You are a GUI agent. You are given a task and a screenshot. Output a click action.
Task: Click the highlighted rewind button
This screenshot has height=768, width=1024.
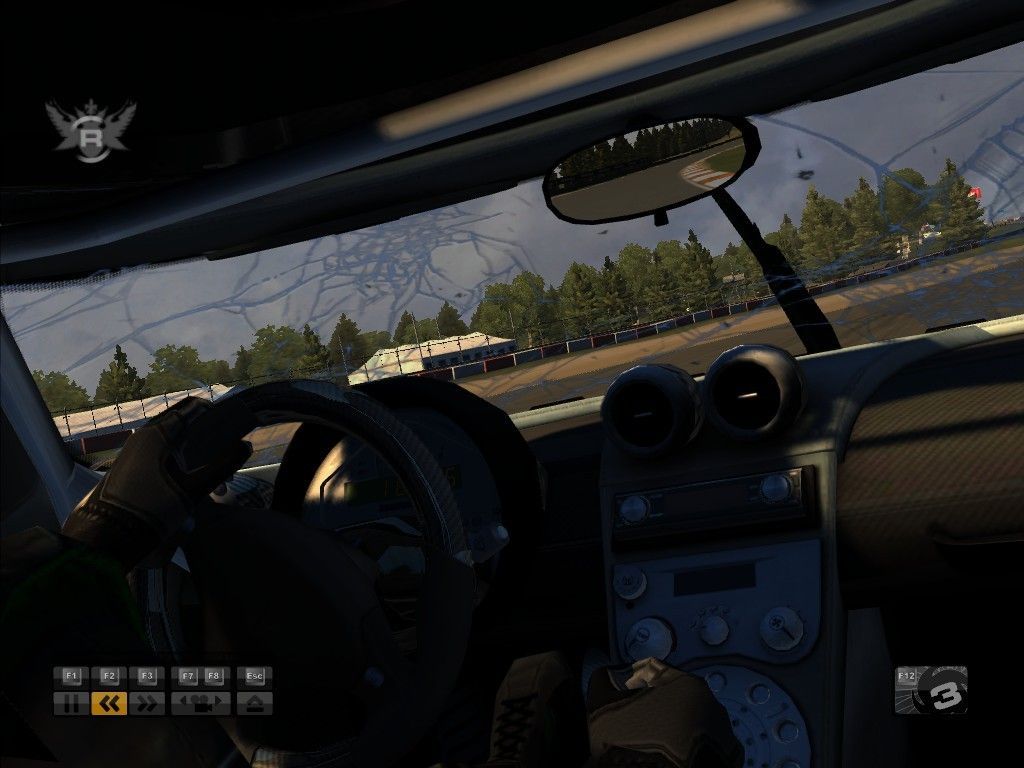(109, 704)
